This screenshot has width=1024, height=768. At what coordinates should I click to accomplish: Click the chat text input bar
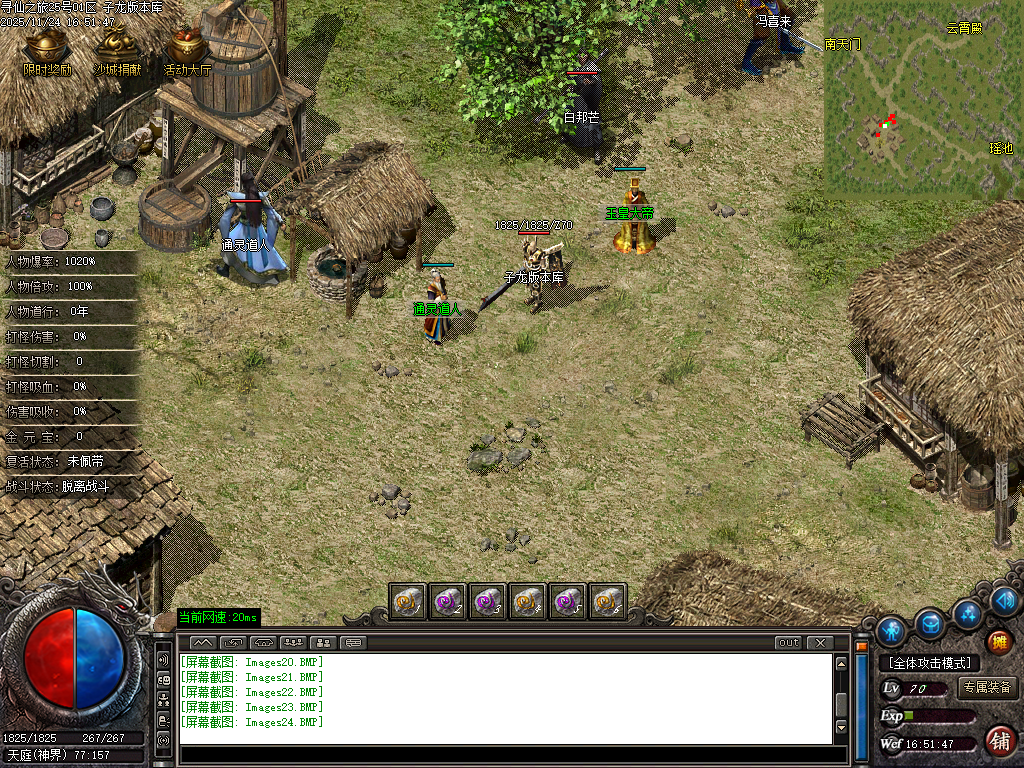pos(505,751)
